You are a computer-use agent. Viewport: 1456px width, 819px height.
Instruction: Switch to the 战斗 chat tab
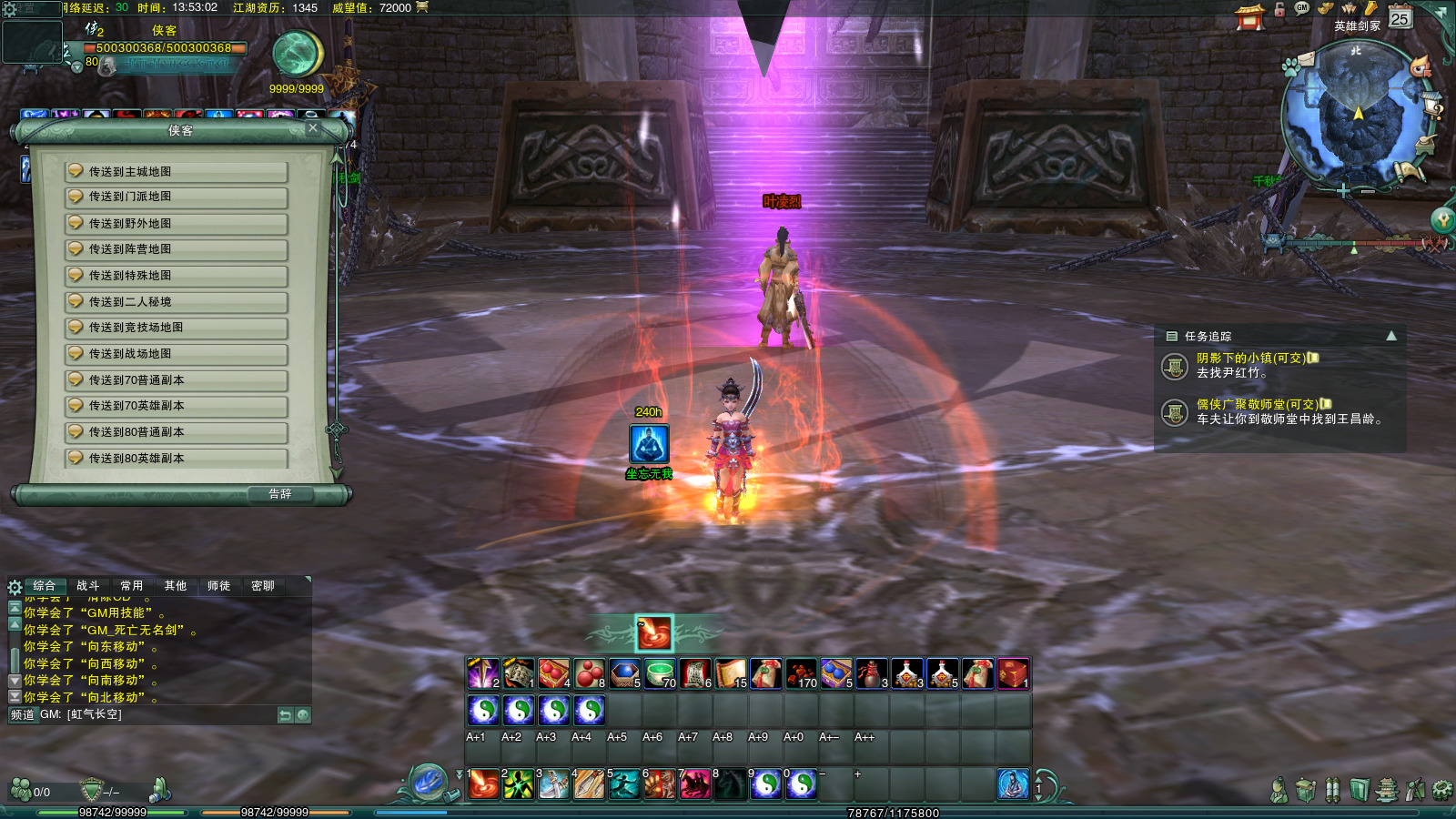click(88, 586)
